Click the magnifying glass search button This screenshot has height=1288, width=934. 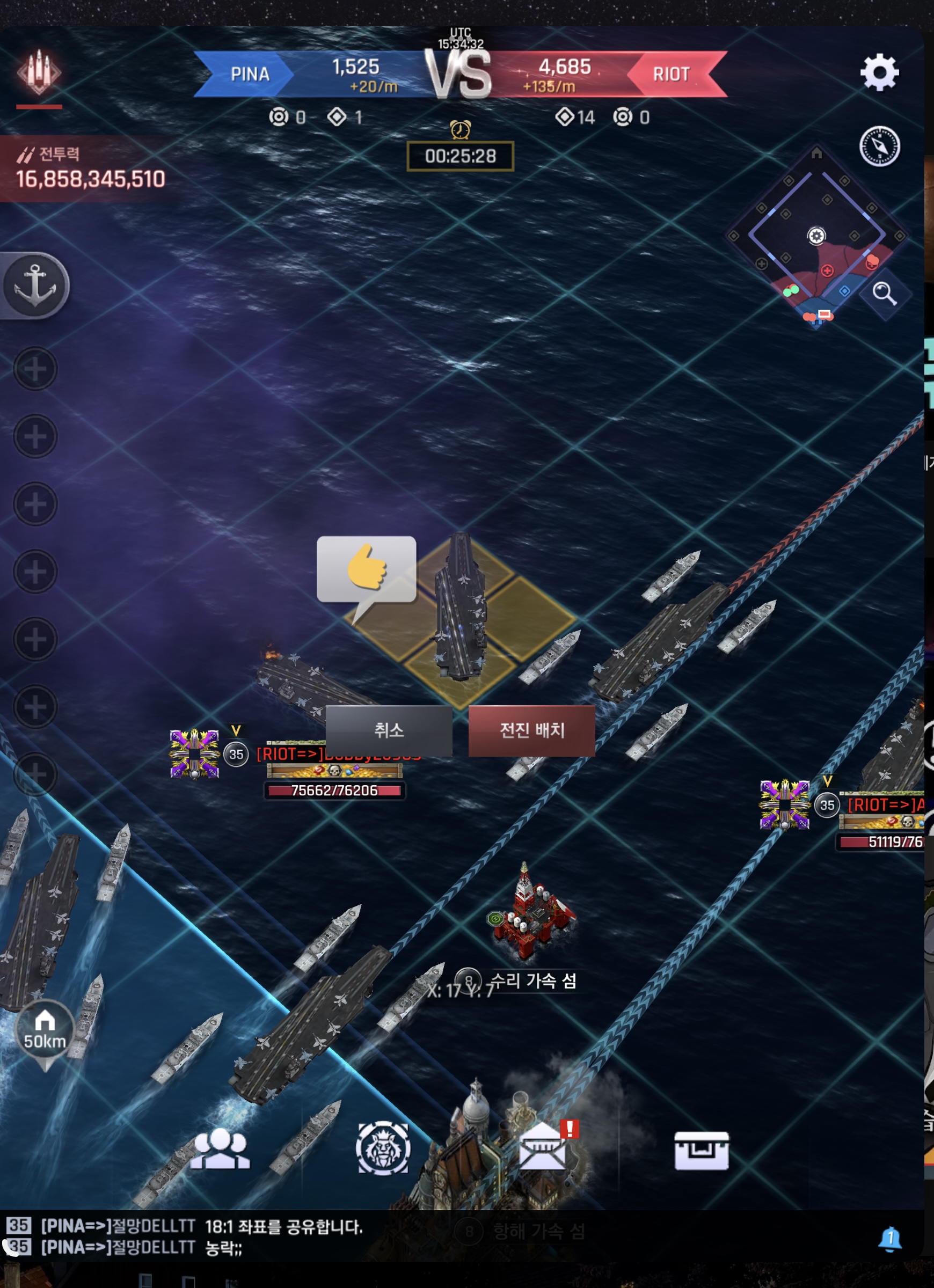tap(884, 293)
